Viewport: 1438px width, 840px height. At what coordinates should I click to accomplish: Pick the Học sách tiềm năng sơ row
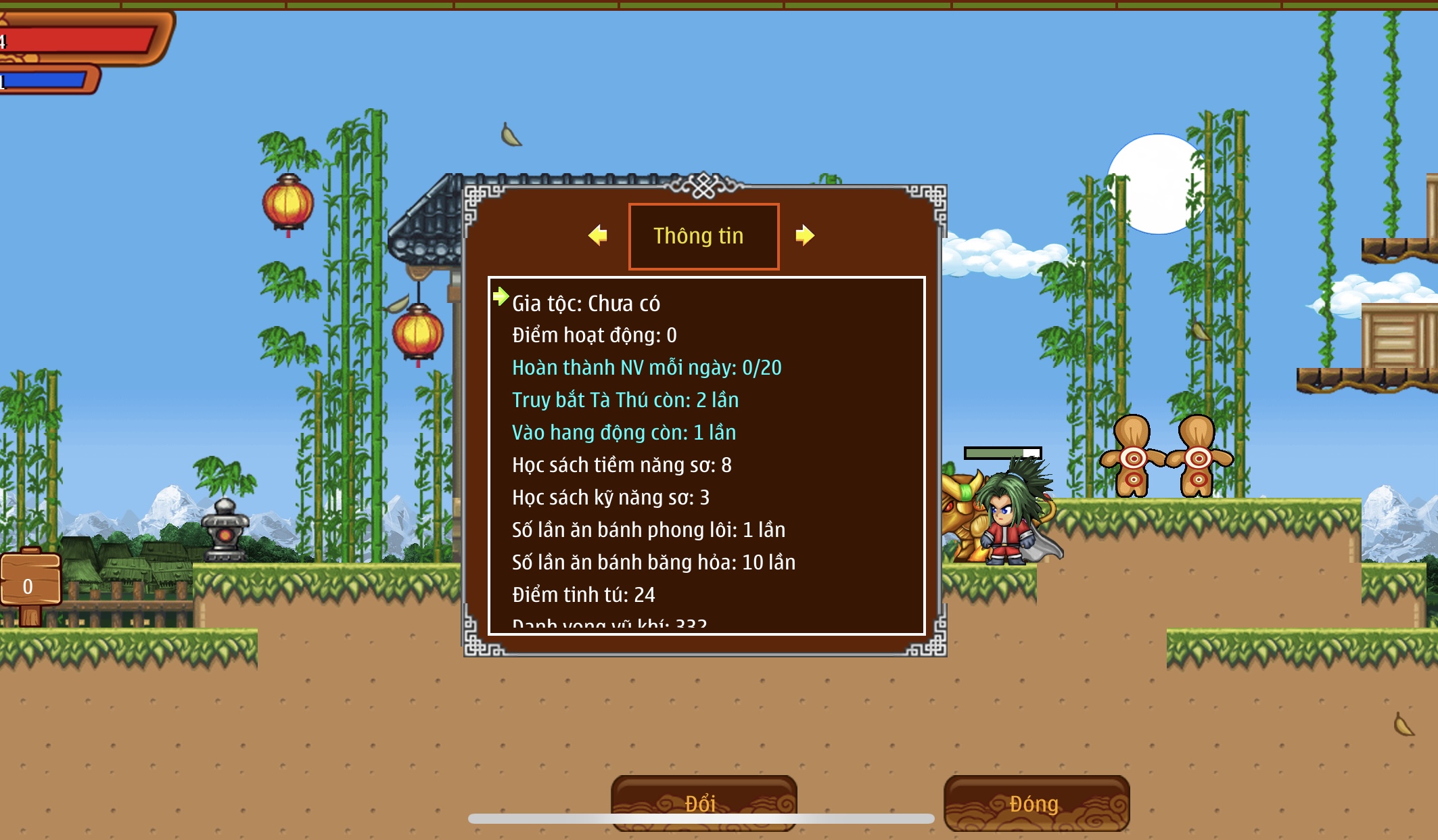621,465
